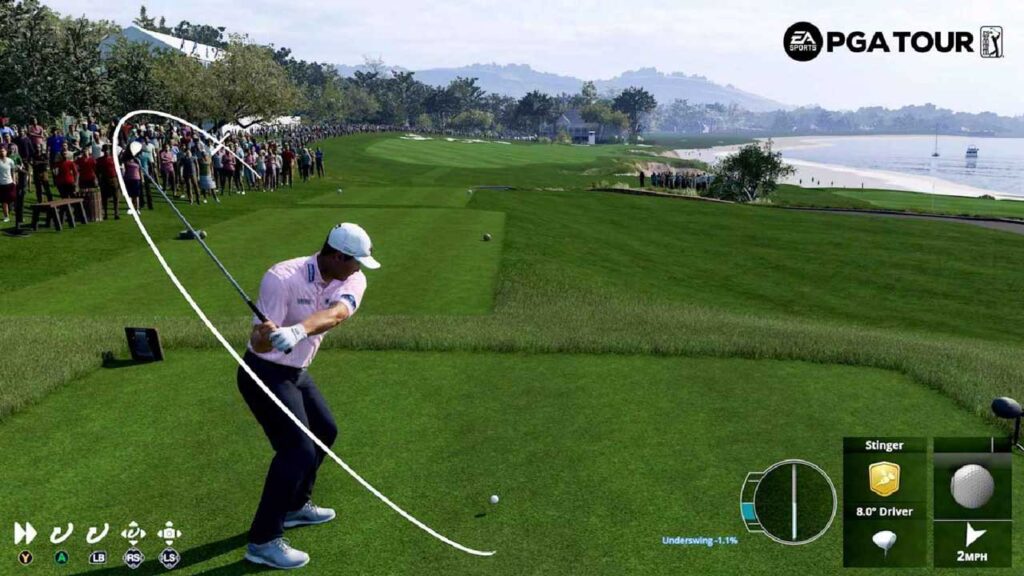Image resolution: width=1024 pixels, height=576 pixels.
Task: Click the fast-forward double arrow icon
Action: tap(25, 533)
